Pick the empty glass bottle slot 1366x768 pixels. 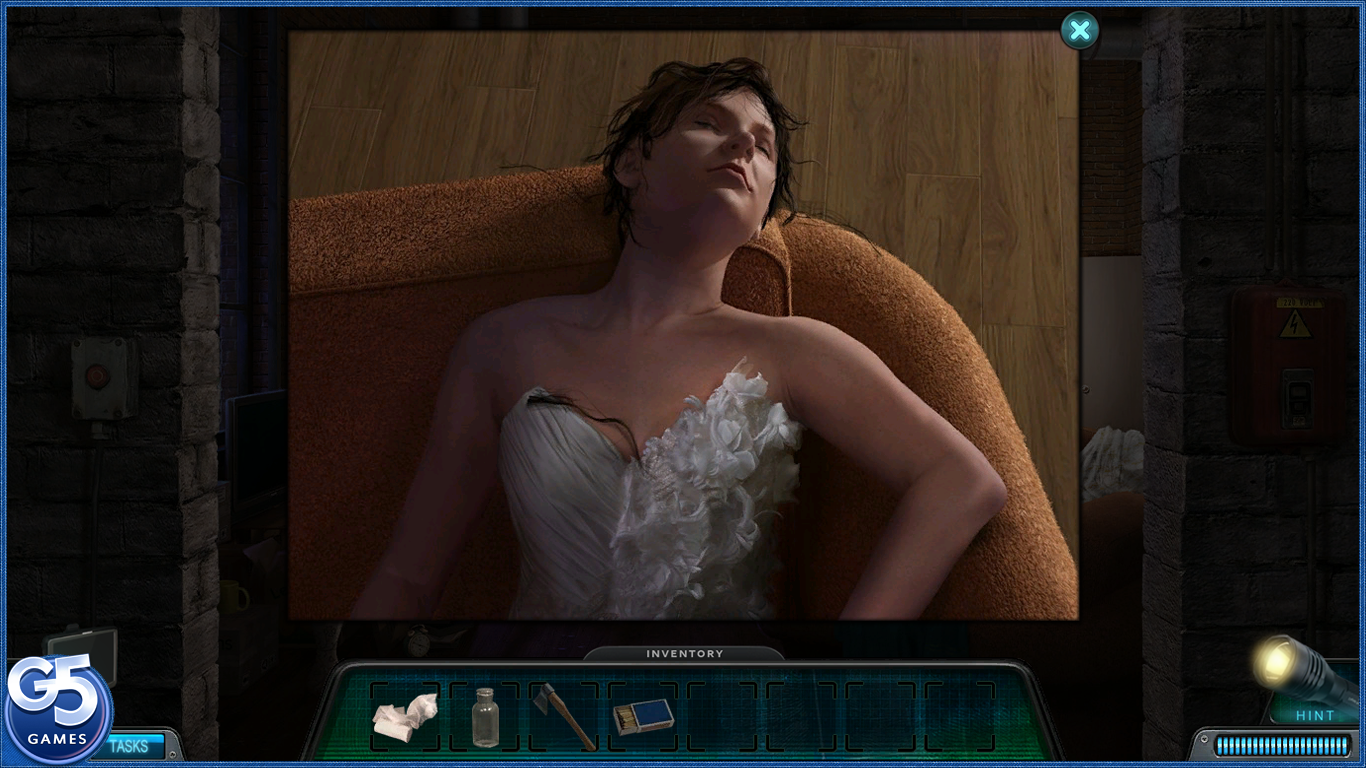pyautogui.click(x=485, y=716)
